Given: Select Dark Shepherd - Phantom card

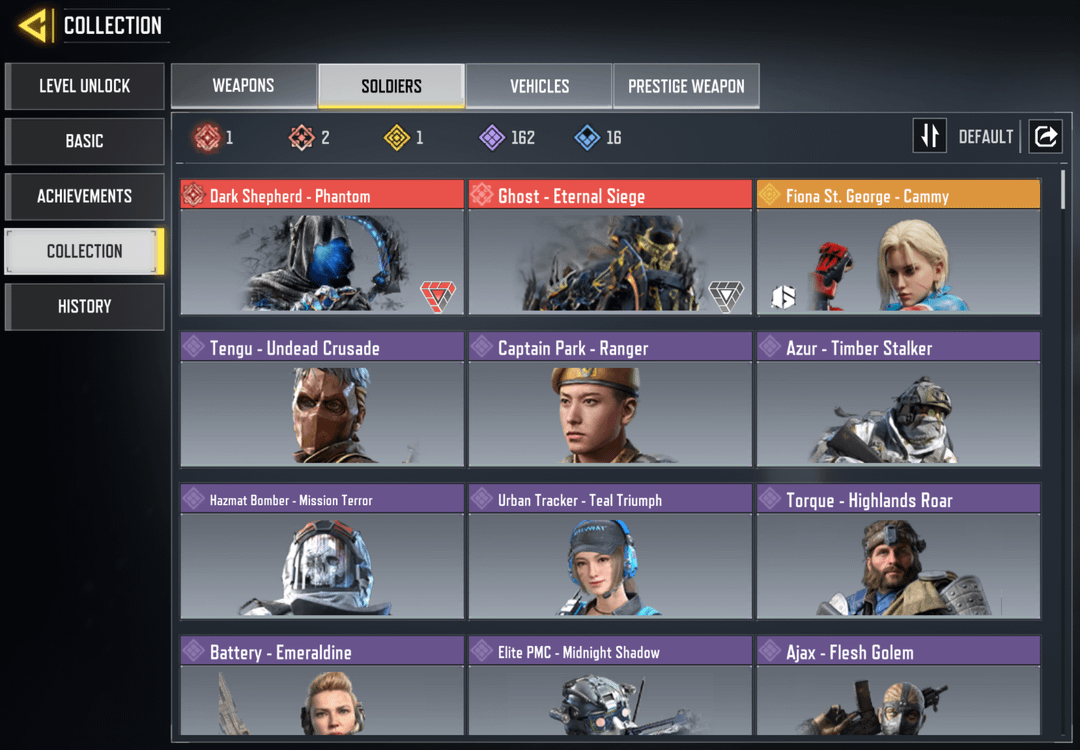Looking at the screenshot, I should coord(322,248).
